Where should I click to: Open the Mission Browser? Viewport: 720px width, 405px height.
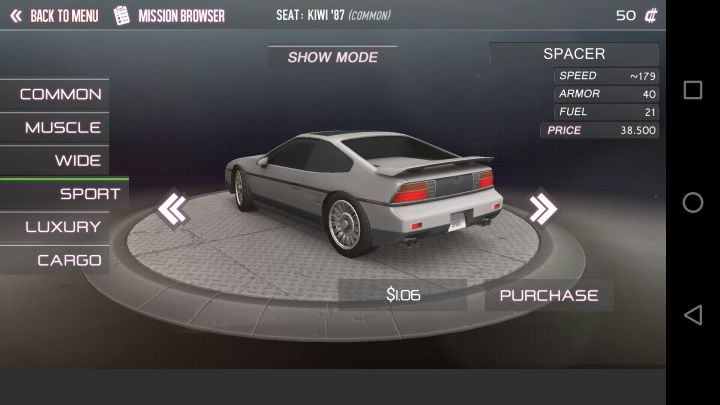click(x=169, y=16)
